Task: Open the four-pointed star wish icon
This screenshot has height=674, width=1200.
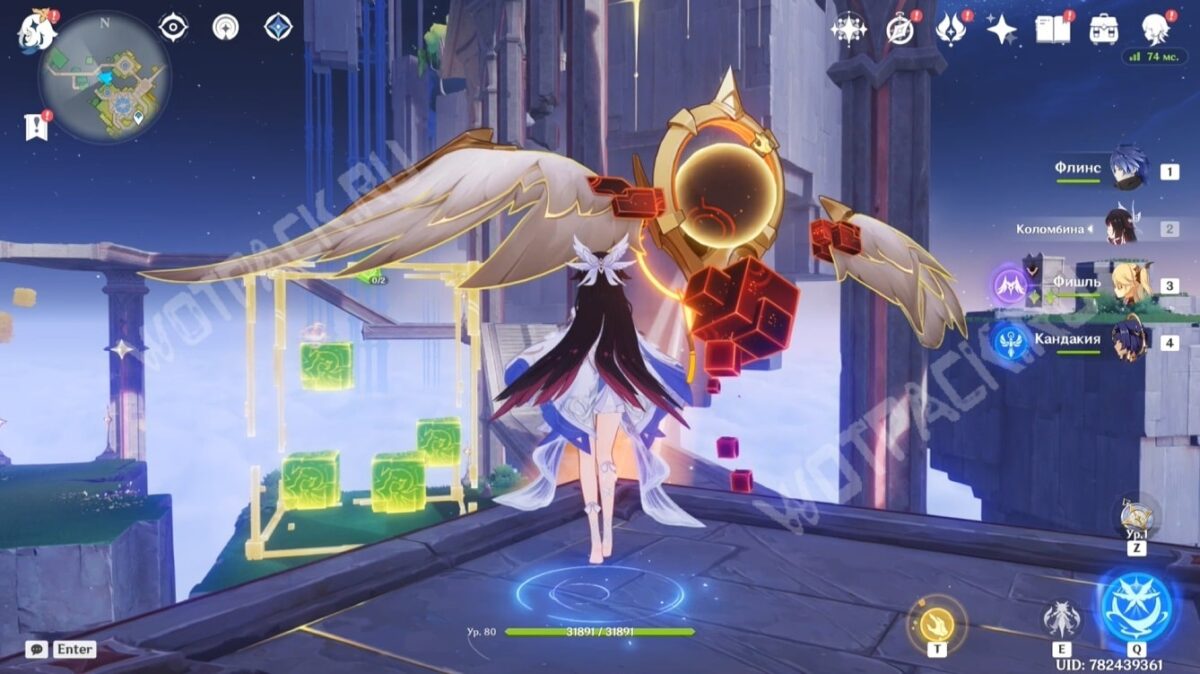Action: pos(1001,29)
